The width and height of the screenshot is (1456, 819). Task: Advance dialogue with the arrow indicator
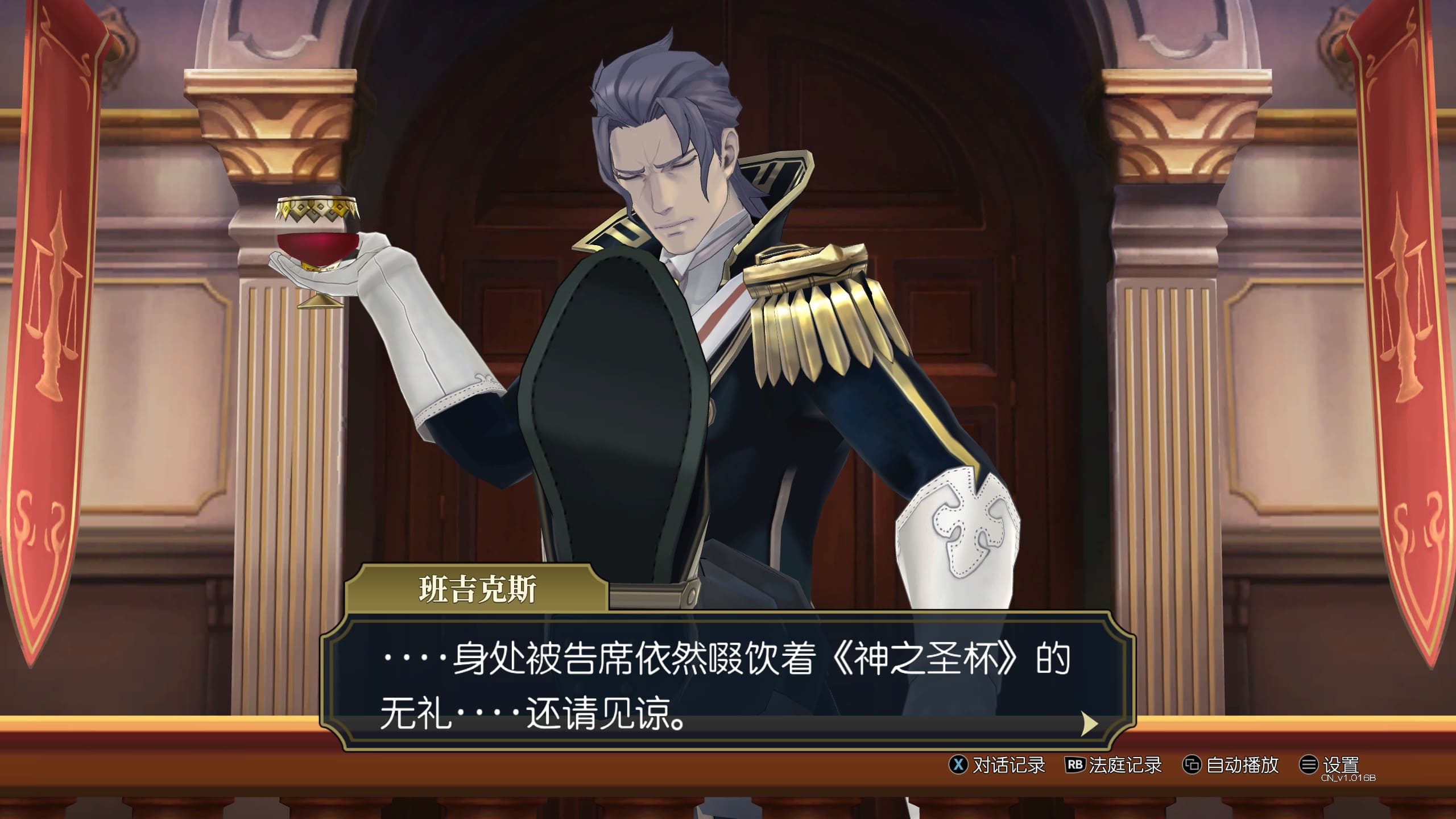click(x=1089, y=724)
